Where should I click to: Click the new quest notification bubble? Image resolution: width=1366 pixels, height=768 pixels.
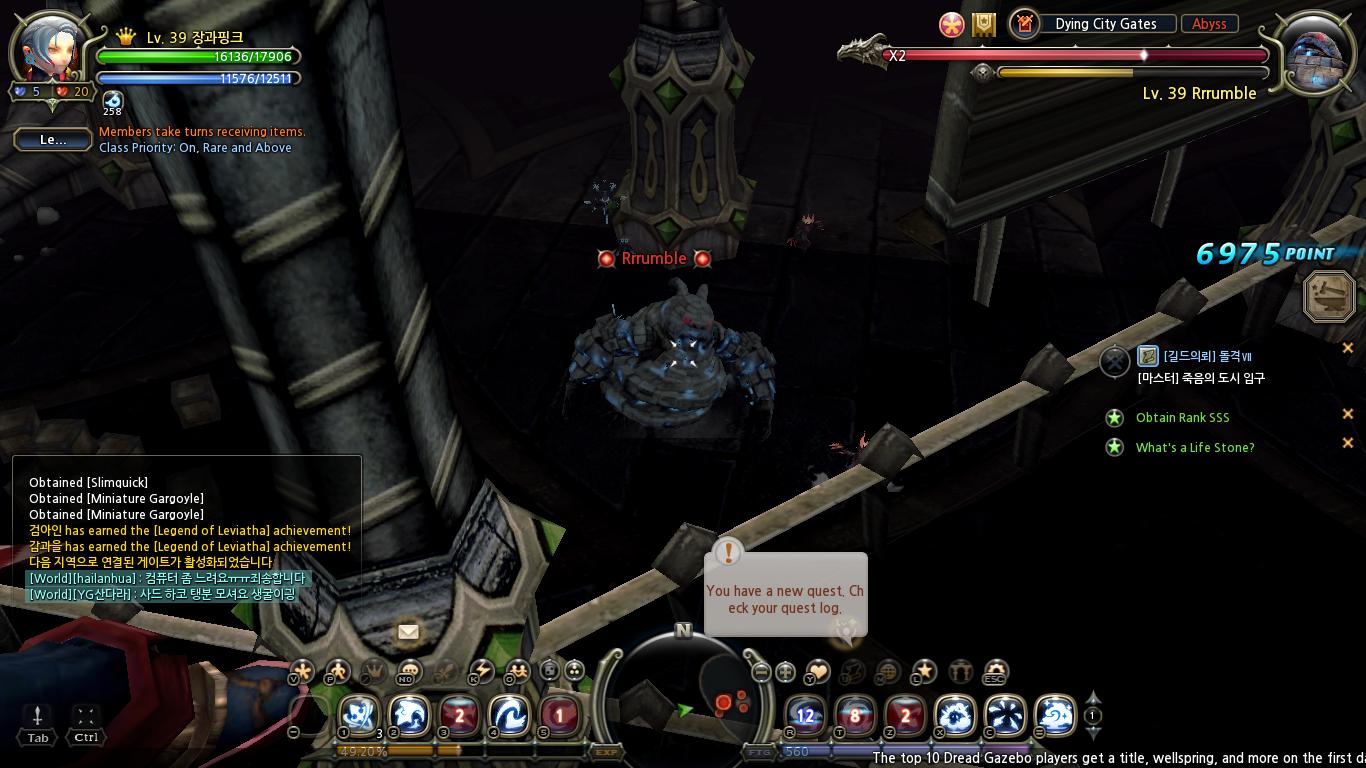click(x=785, y=595)
